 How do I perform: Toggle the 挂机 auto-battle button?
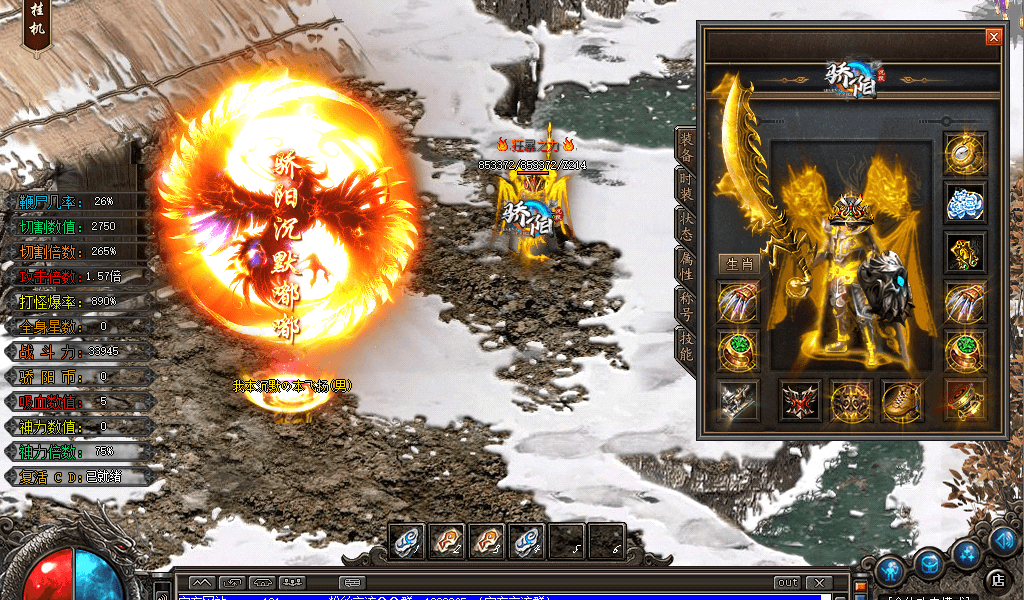pos(36,27)
